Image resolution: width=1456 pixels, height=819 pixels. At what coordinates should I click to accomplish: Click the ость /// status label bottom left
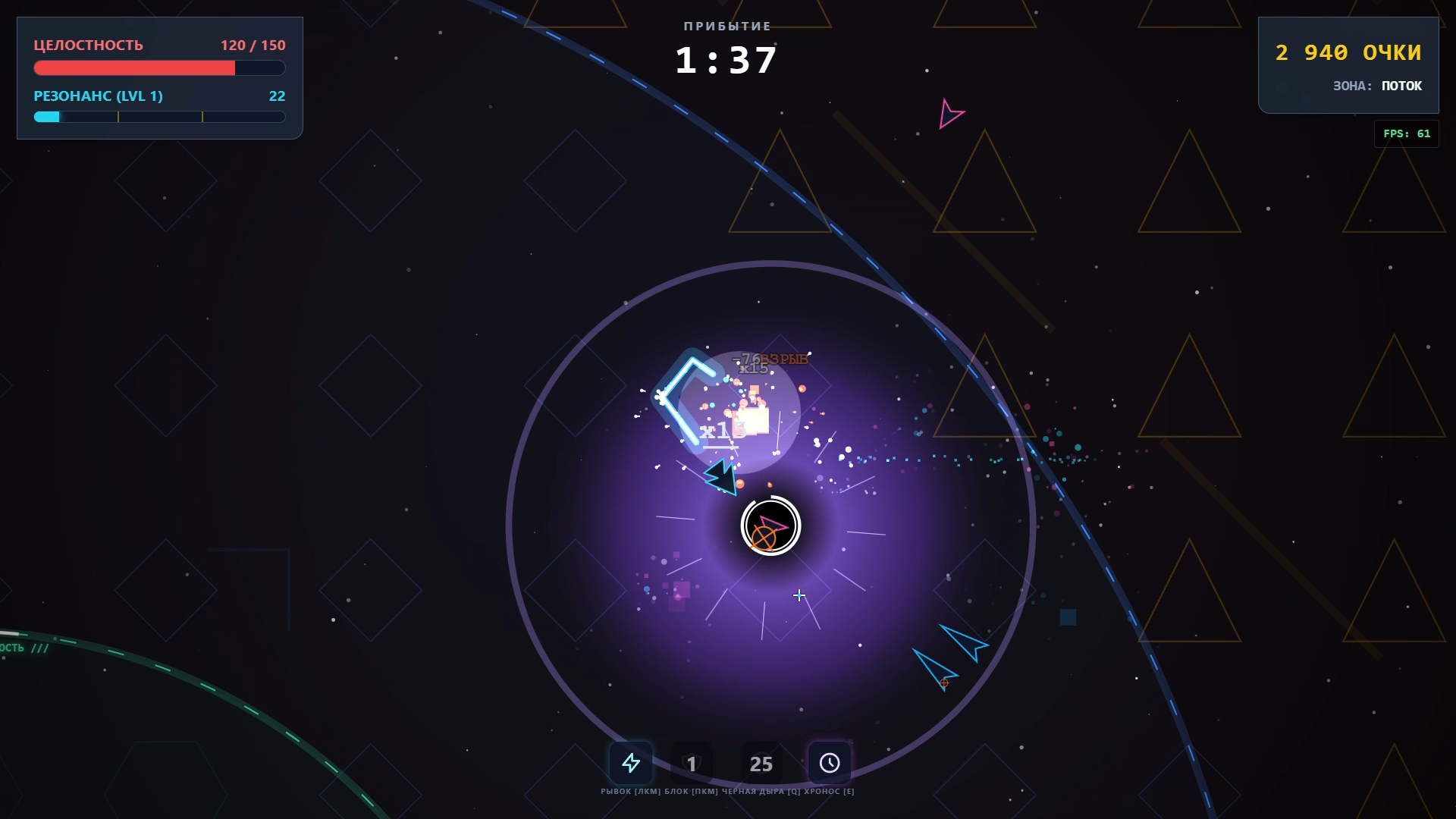[24, 648]
